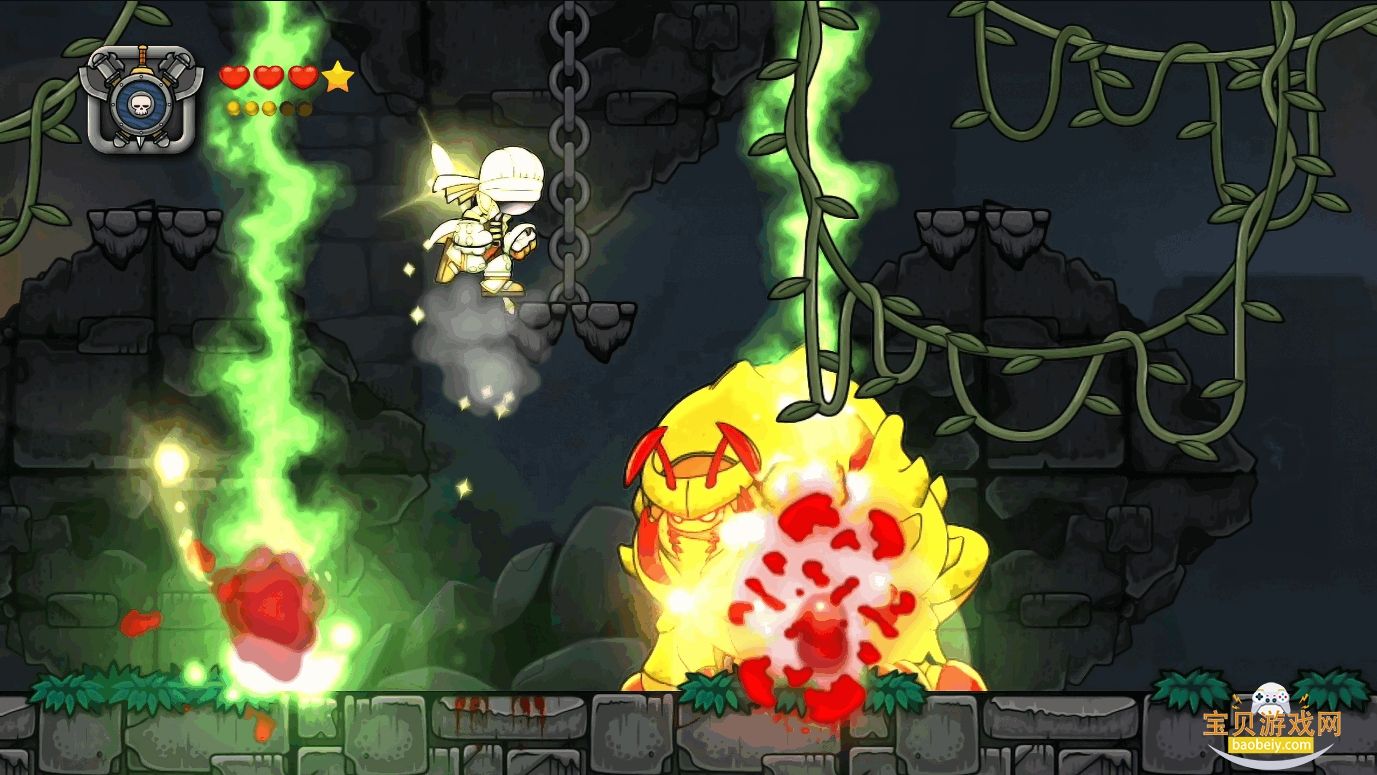Toggle the last empty coin slot
1377x775 pixels.
305,107
